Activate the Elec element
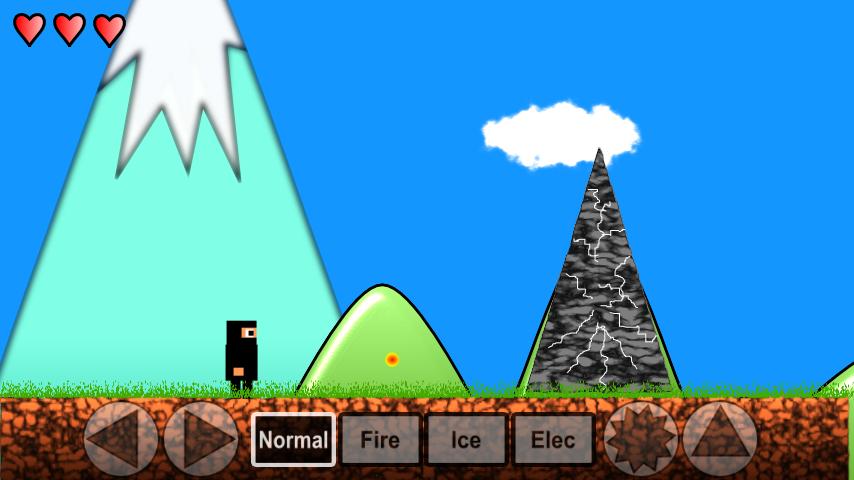Image resolution: width=854 pixels, height=480 pixels. coord(553,440)
